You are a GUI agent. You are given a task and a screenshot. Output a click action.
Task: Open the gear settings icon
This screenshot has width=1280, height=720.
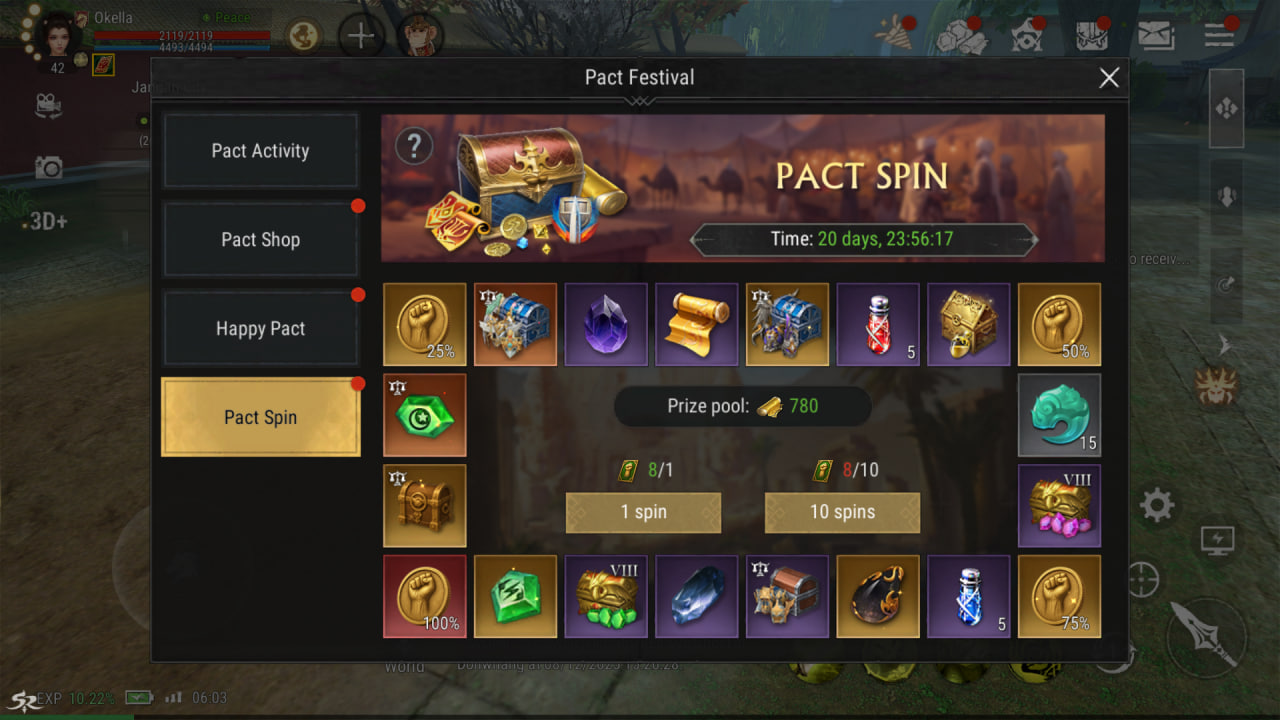pyautogui.click(x=1157, y=505)
